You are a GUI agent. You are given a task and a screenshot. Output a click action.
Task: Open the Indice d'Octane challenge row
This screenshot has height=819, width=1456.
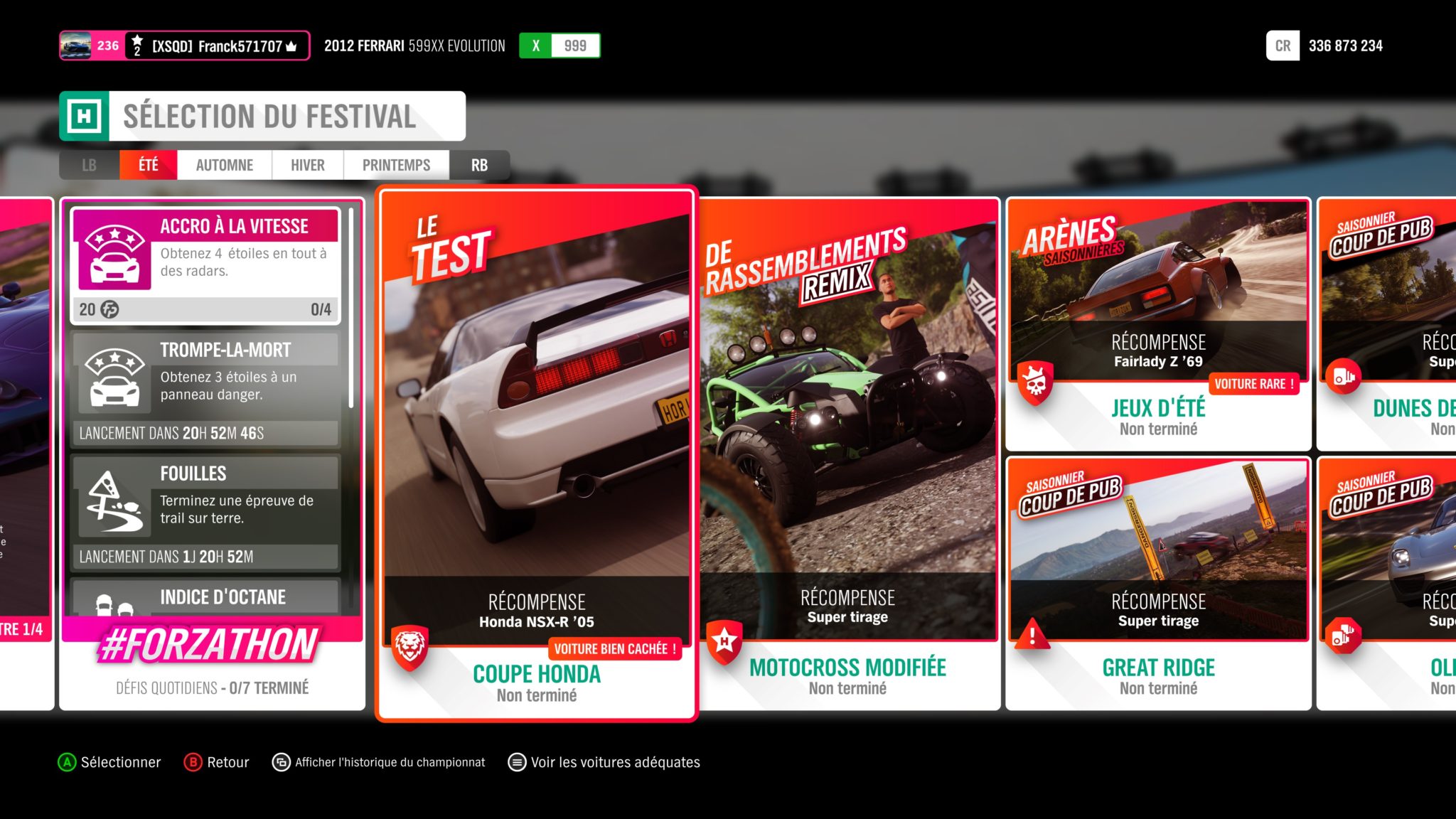[205, 597]
